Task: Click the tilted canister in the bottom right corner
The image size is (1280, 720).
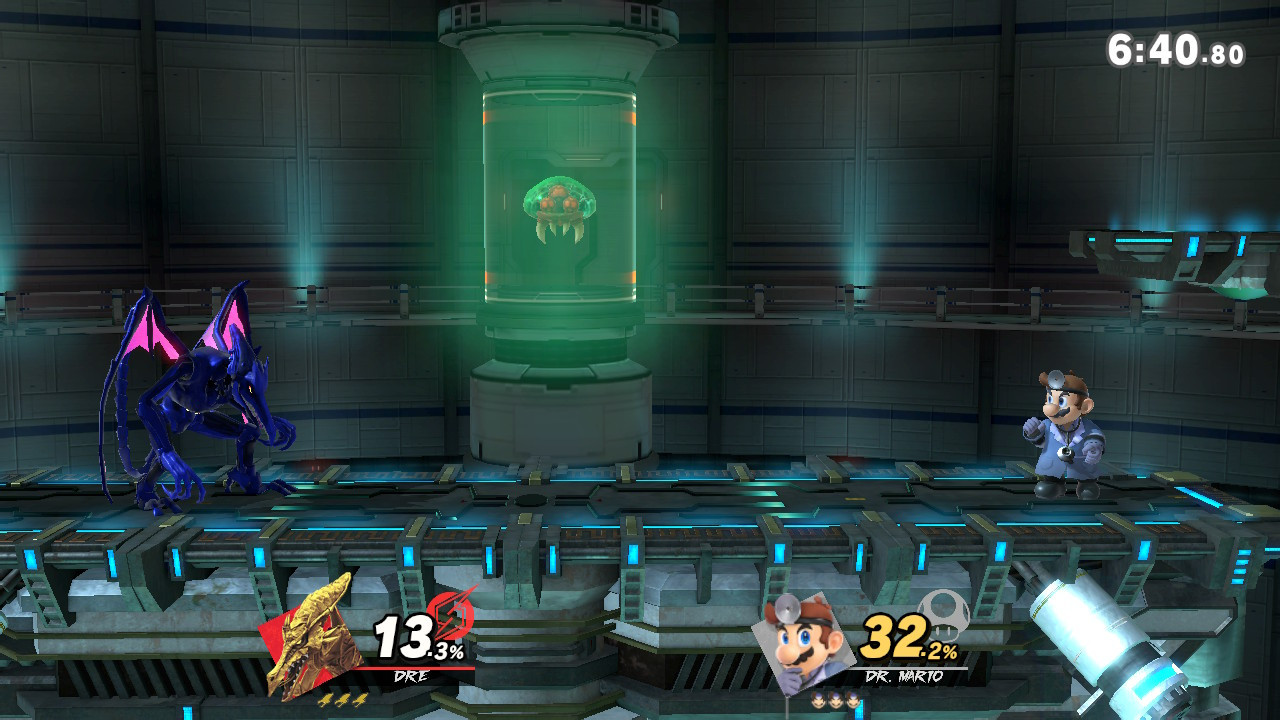Action: coord(1100,640)
